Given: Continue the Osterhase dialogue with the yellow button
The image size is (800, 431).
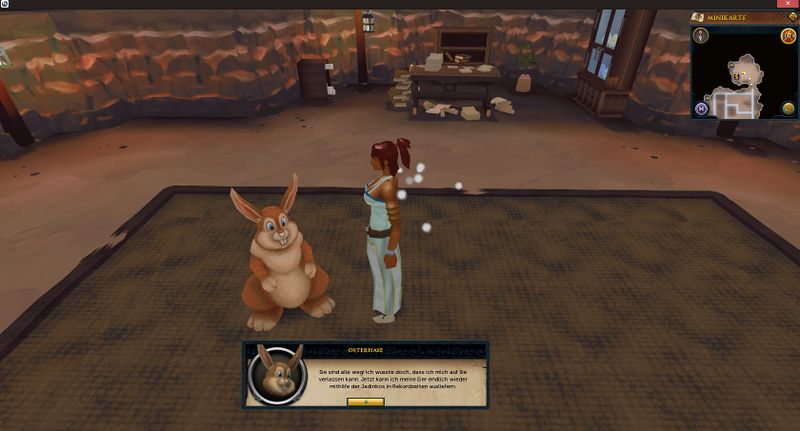Looking at the screenshot, I should [x=365, y=401].
